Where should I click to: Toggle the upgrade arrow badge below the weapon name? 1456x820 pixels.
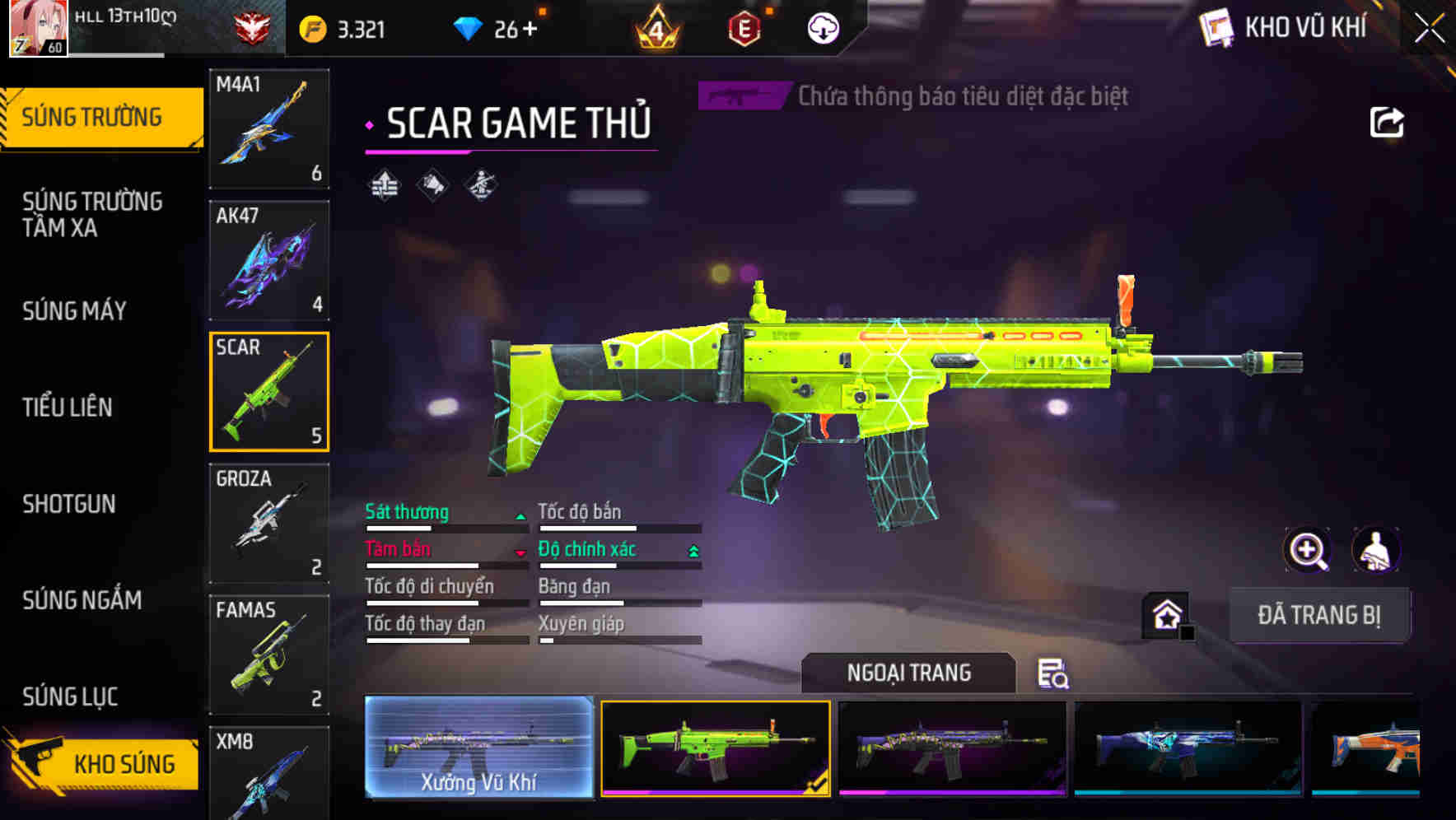384,184
